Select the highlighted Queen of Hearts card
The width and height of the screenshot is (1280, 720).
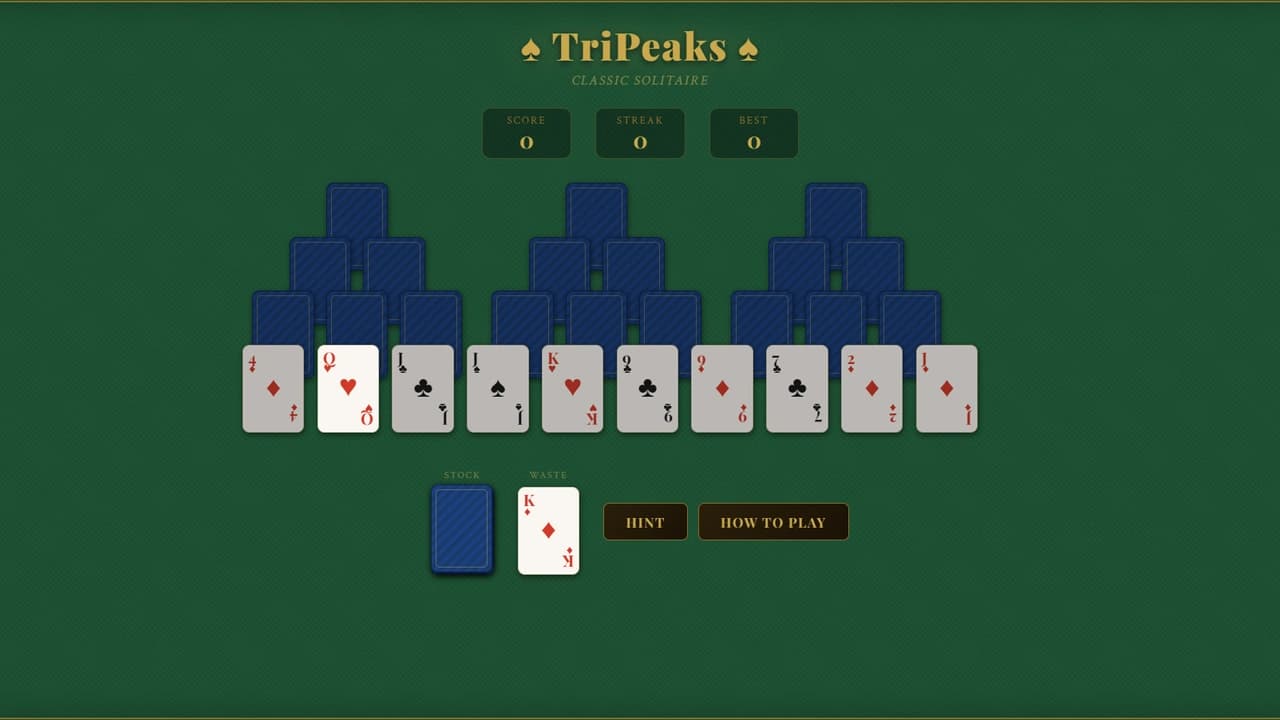pos(348,389)
